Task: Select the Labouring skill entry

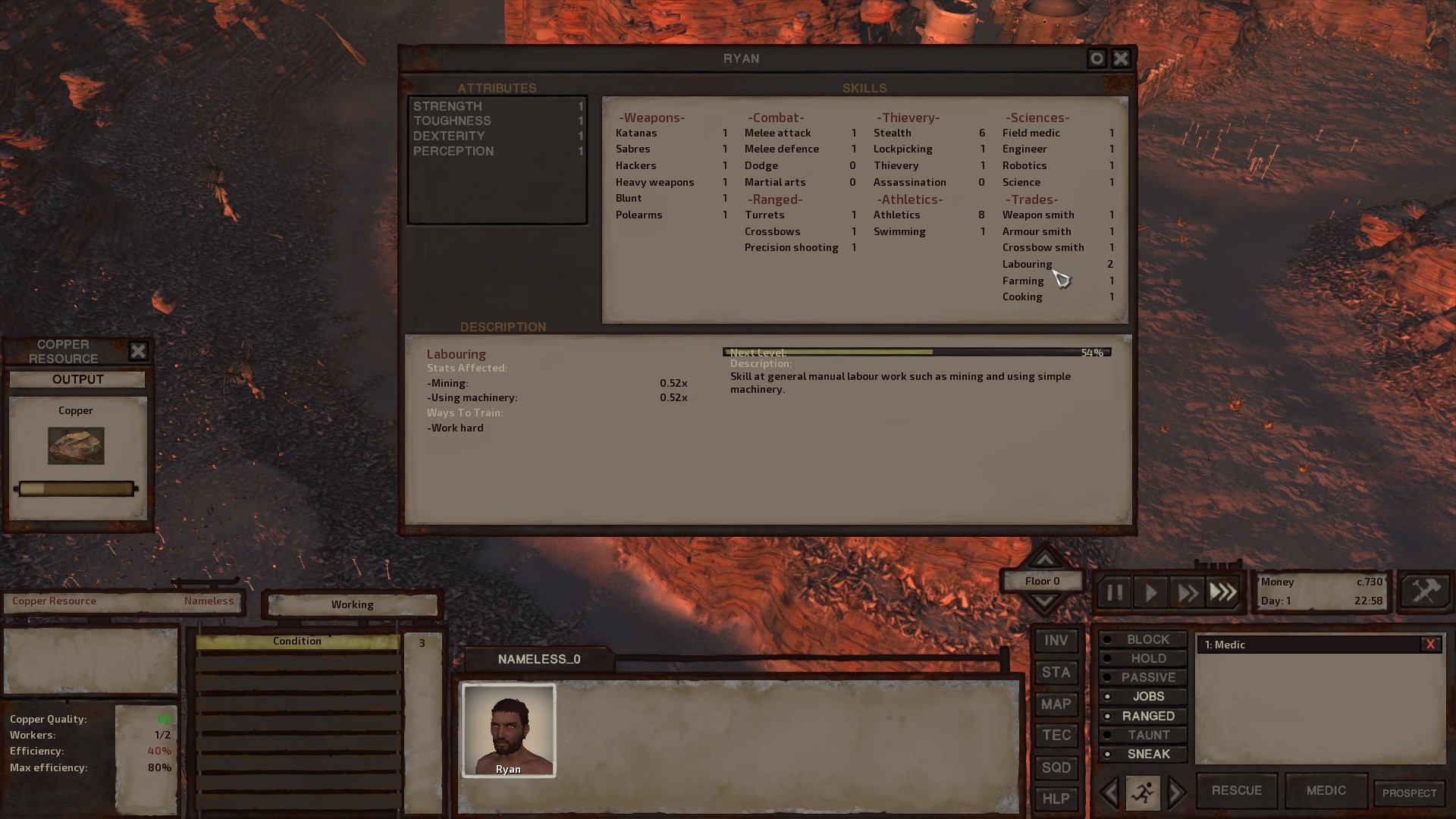Action: click(1027, 264)
